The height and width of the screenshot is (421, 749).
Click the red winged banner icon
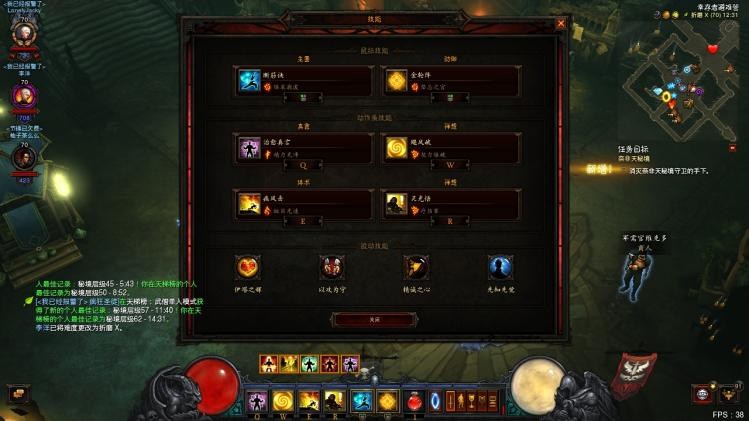coord(629,372)
